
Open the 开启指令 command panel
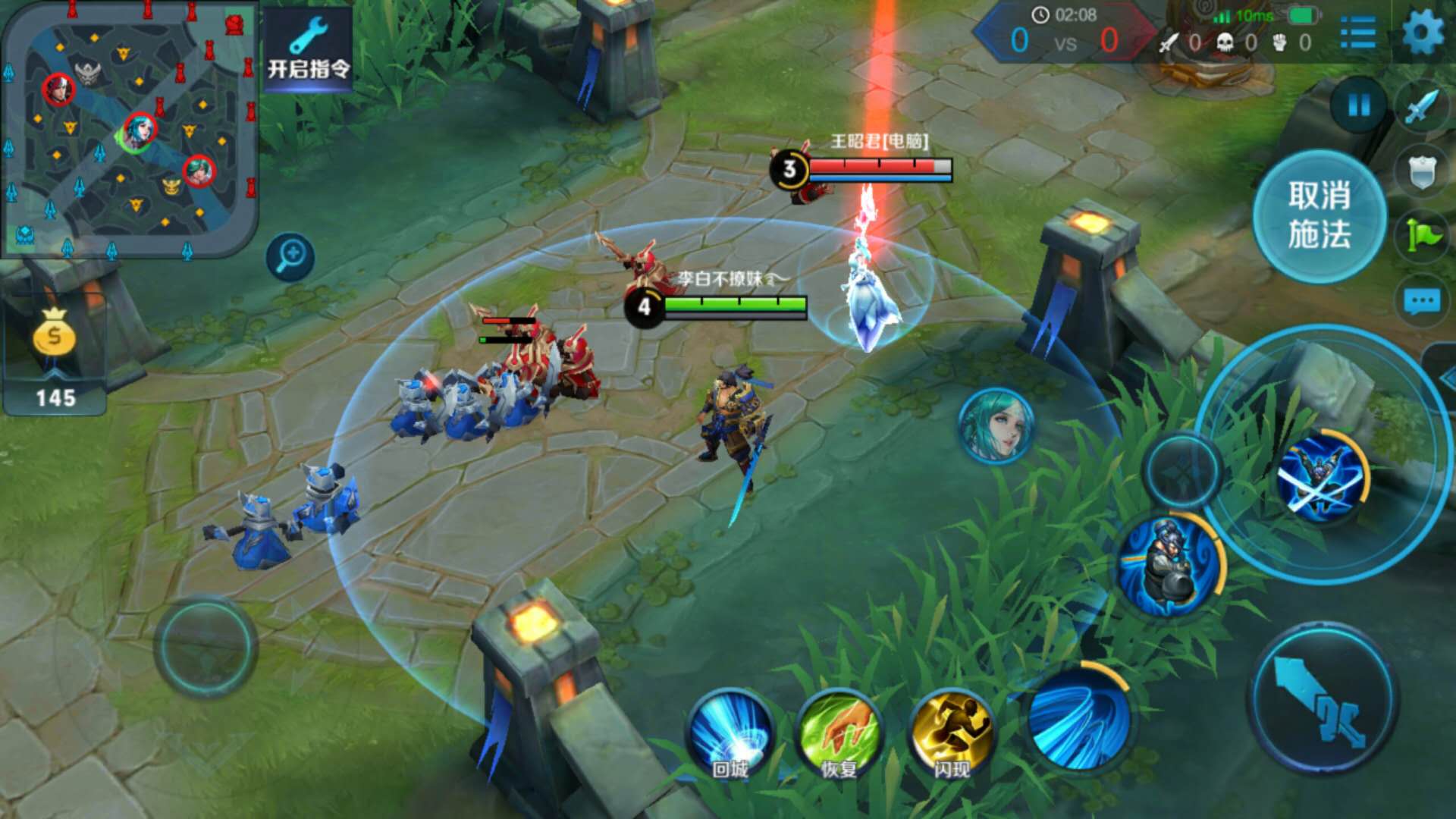(308, 50)
